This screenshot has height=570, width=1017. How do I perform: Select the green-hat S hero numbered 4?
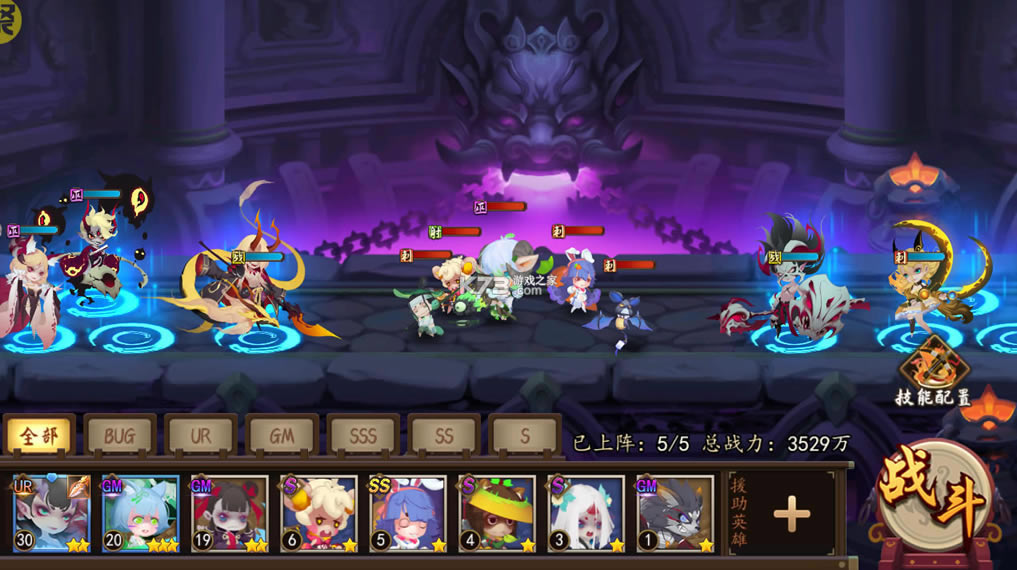[x=497, y=514]
